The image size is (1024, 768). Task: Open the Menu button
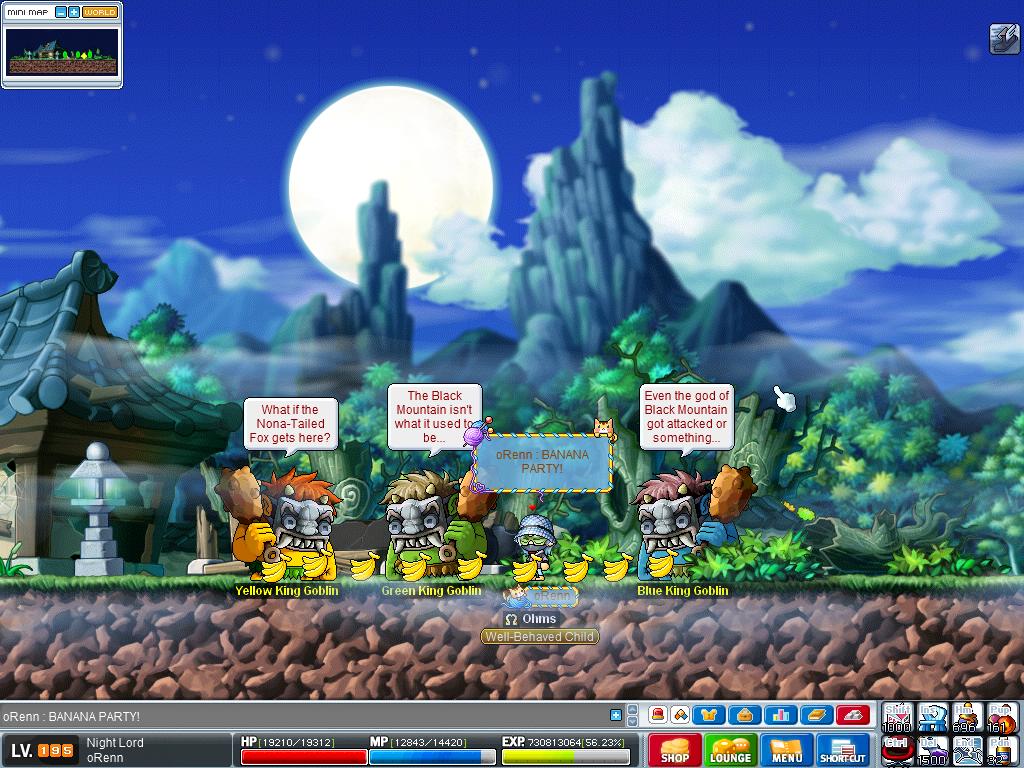pyautogui.click(x=787, y=750)
